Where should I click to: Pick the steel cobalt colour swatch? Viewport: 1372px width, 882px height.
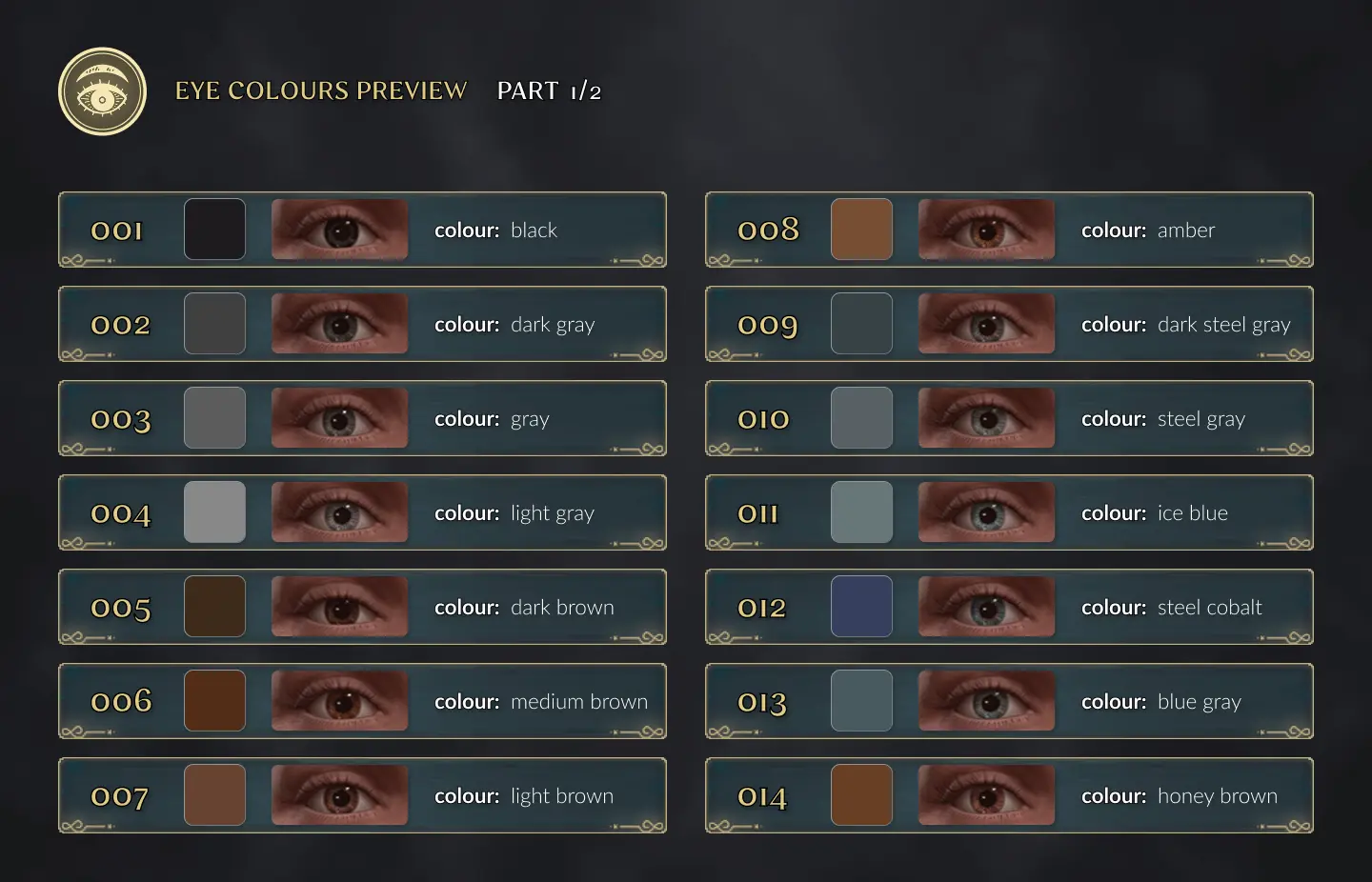click(x=861, y=607)
